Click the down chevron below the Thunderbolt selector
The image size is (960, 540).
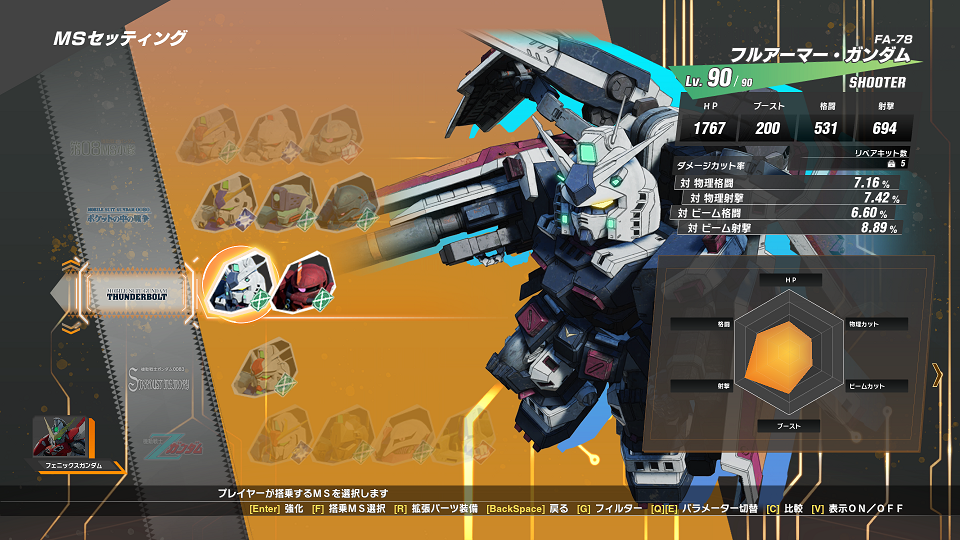[x=69, y=327]
